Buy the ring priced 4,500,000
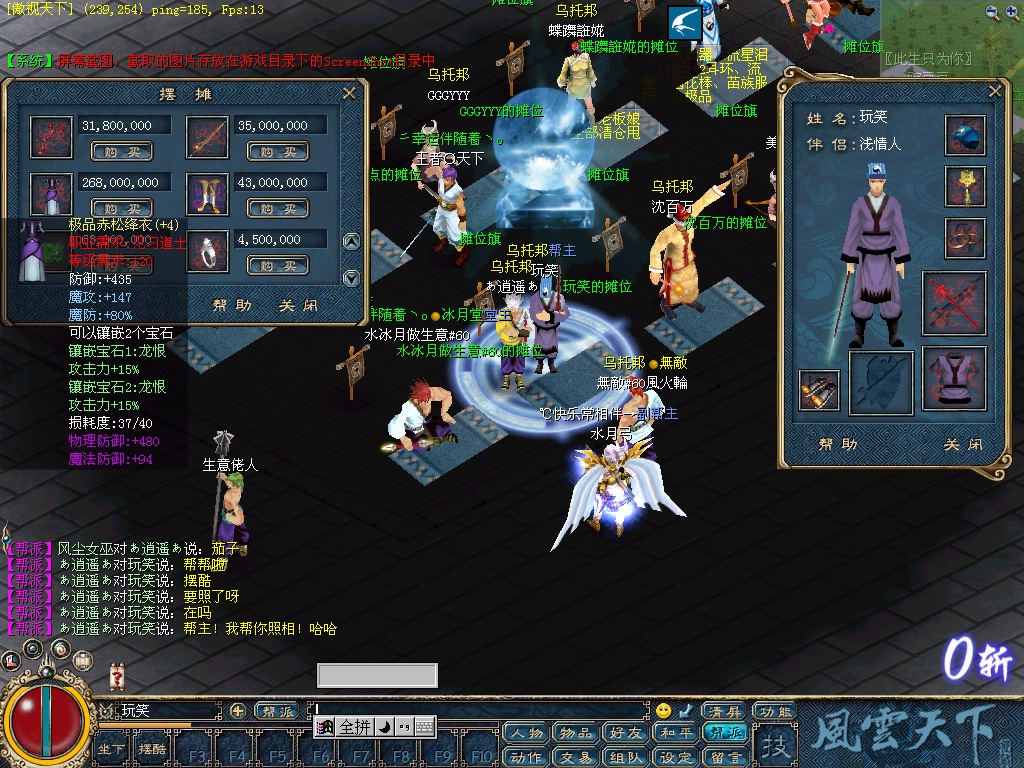The image size is (1024, 768). (x=276, y=266)
